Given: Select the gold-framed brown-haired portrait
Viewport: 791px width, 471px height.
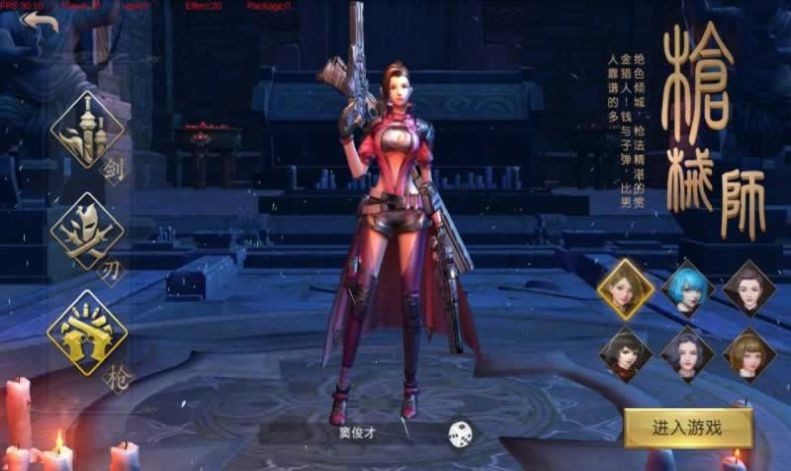Looking at the screenshot, I should point(626,289).
